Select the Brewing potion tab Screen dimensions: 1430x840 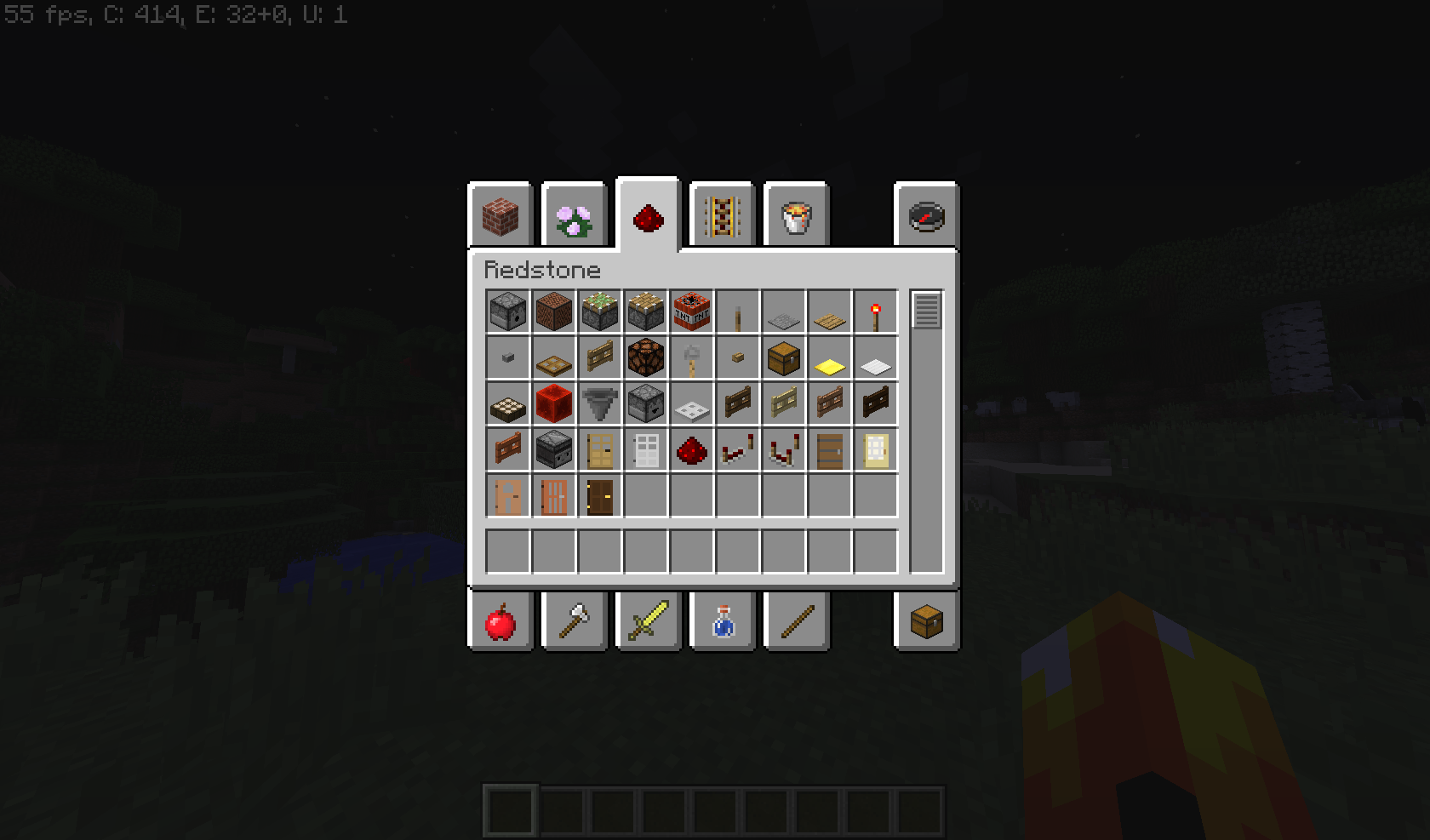click(x=722, y=621)
